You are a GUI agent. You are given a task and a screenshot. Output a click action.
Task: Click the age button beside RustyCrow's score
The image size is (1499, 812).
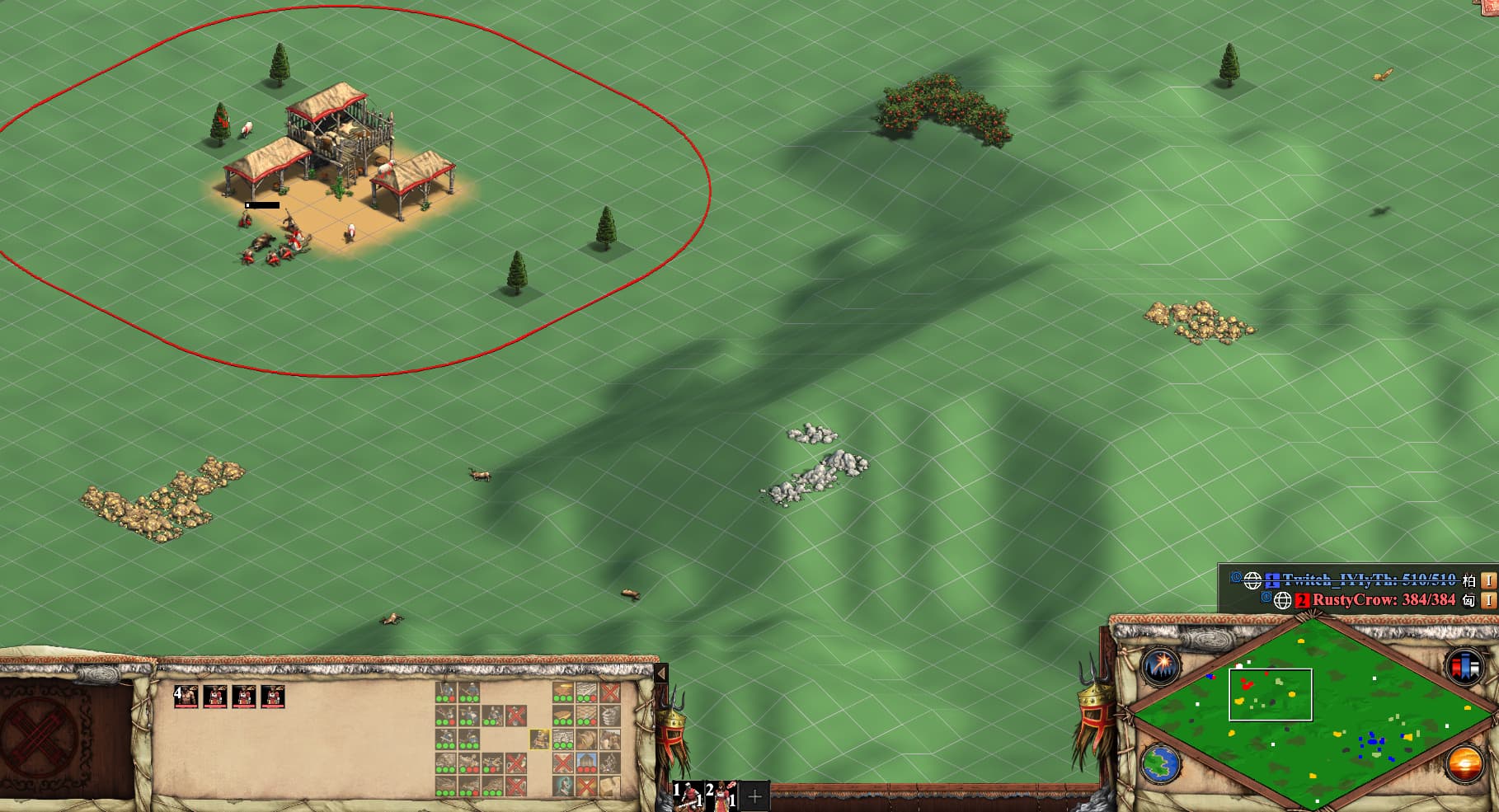click(1488, 600)
